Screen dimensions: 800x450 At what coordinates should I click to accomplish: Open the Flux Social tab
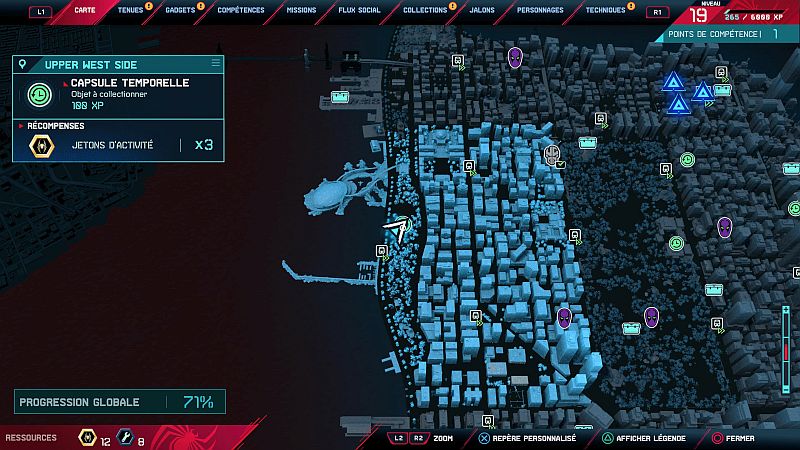(360, 11)
